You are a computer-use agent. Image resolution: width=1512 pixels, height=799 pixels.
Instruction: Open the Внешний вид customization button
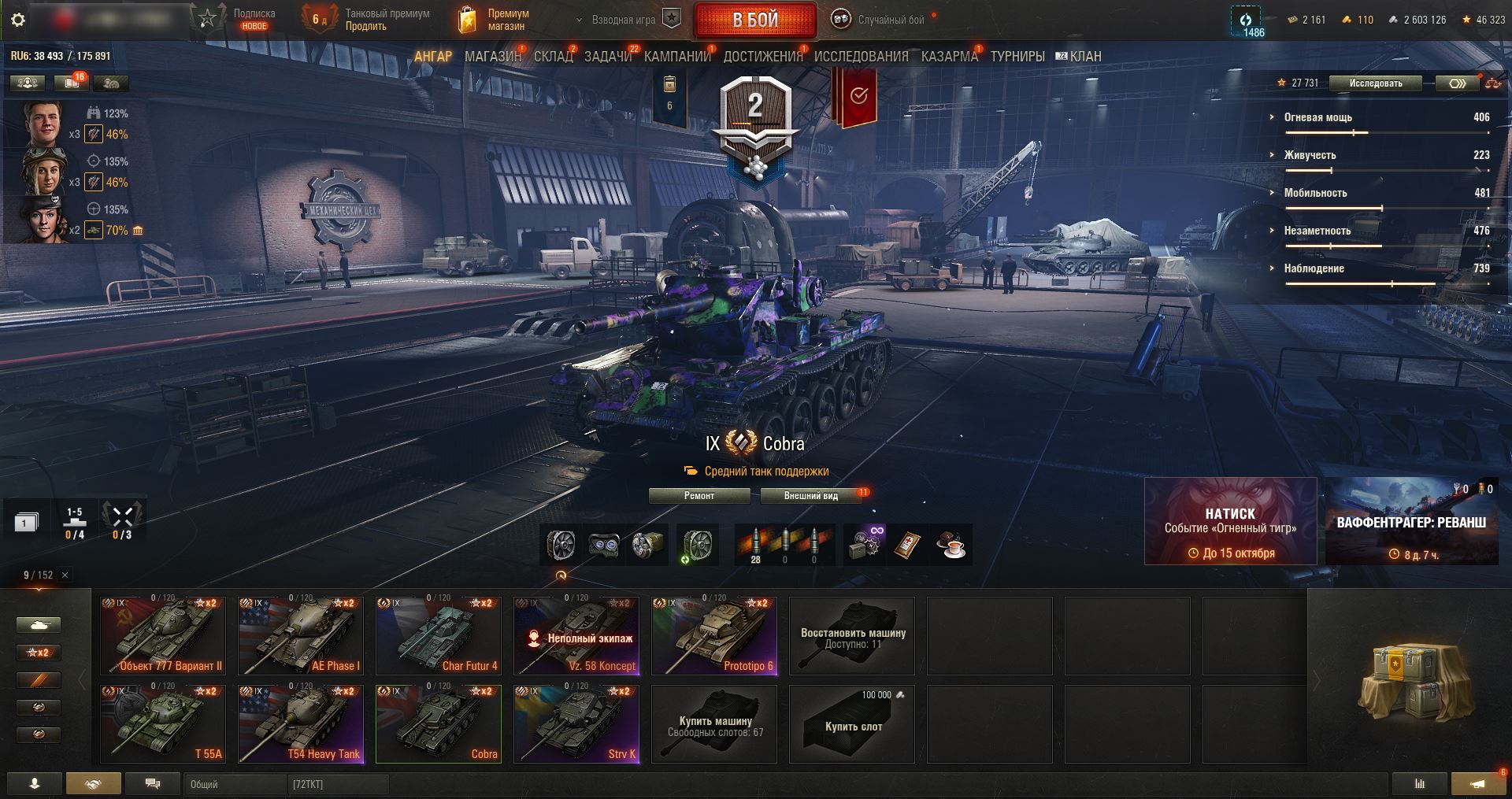point(811,496)
